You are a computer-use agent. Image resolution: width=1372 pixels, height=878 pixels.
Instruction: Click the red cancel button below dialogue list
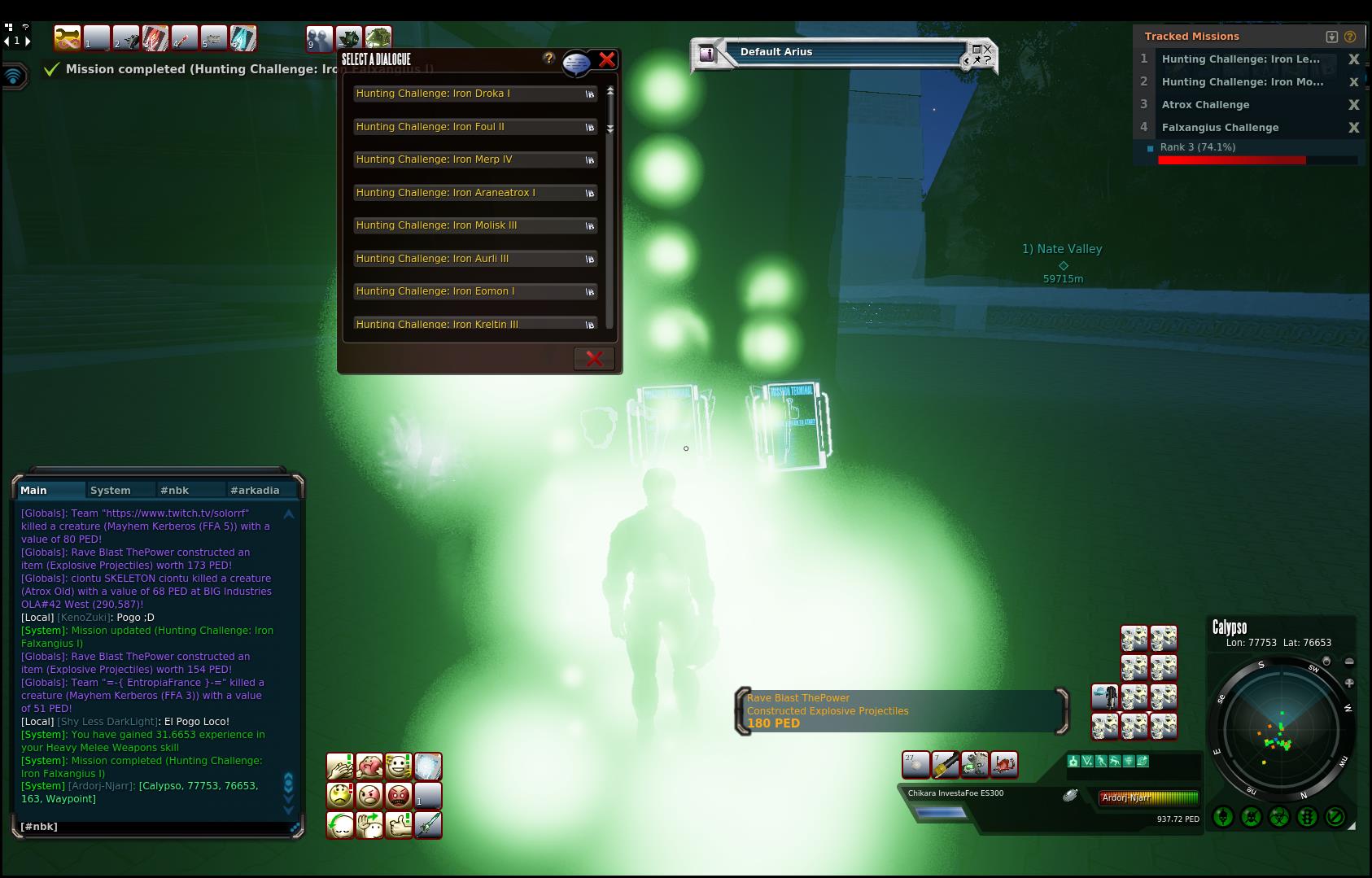[594, 359]
